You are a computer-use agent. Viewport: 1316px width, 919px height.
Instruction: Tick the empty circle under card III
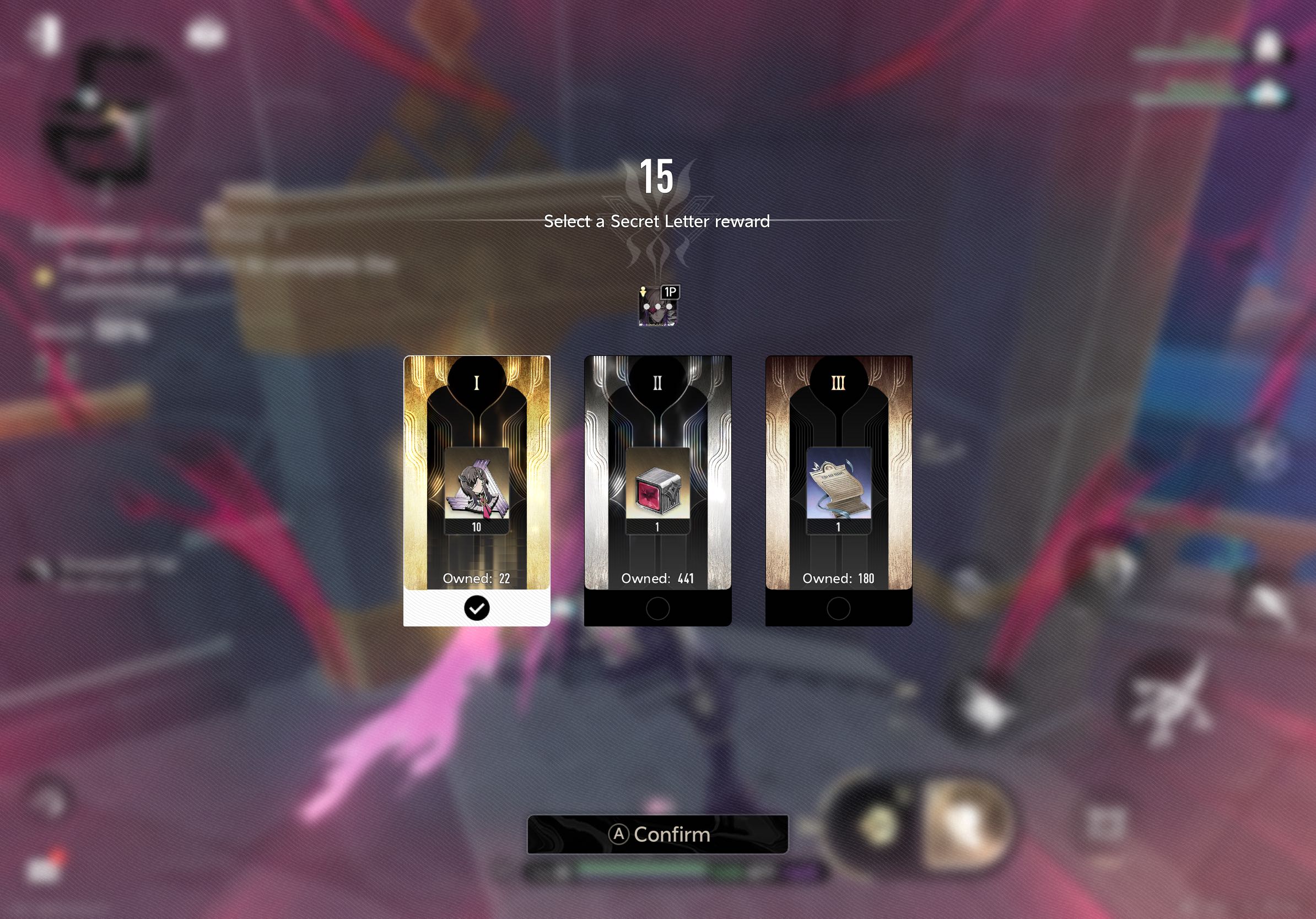(839, 608)
